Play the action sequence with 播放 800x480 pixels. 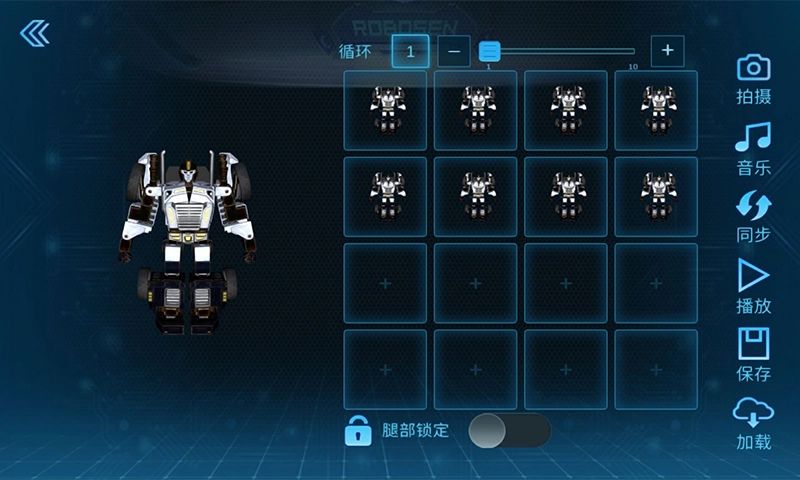[x=753, y=286]
